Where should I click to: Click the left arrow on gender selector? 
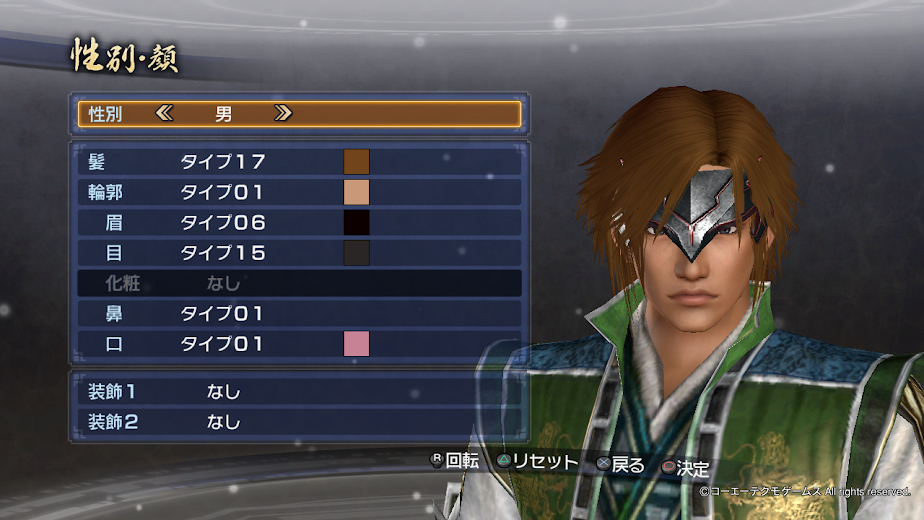[x=165, y=114]
